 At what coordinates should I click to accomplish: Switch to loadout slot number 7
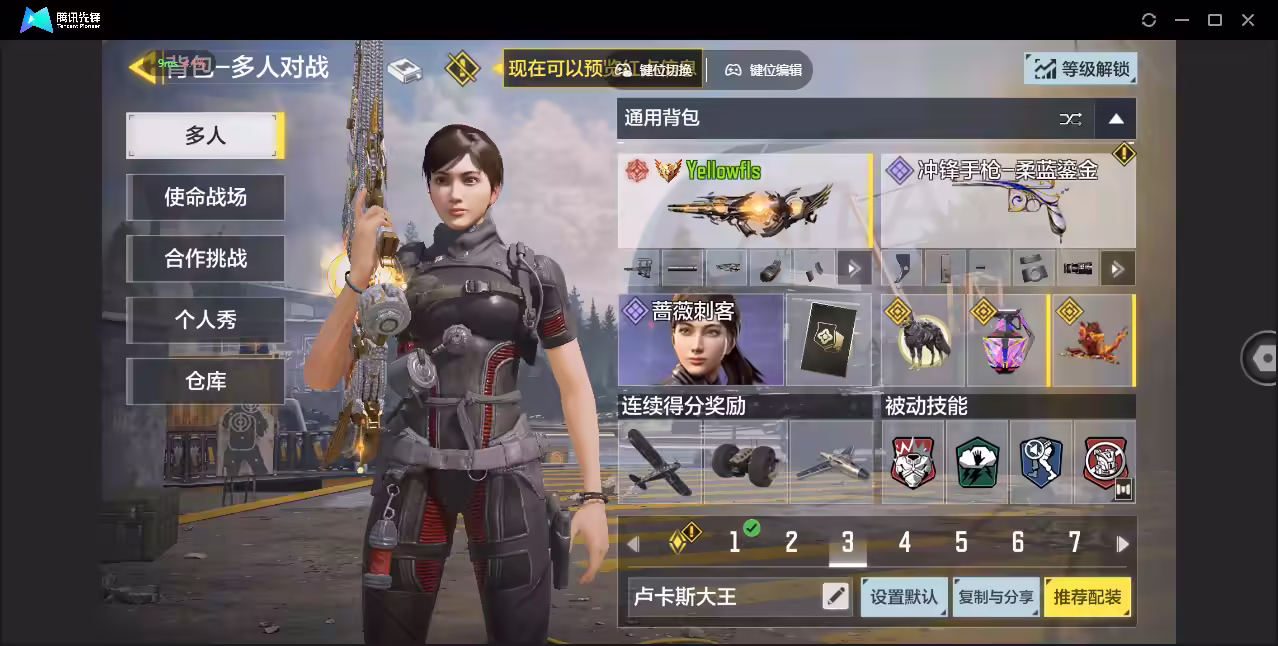coord(1075,543)
